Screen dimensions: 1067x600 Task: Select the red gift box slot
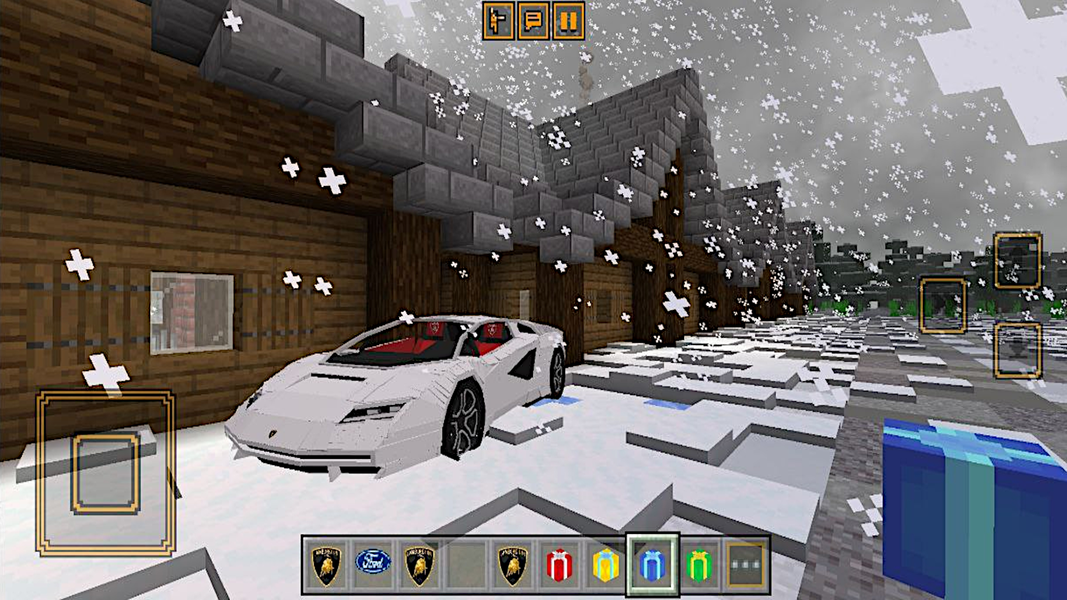tap(560, 566)
